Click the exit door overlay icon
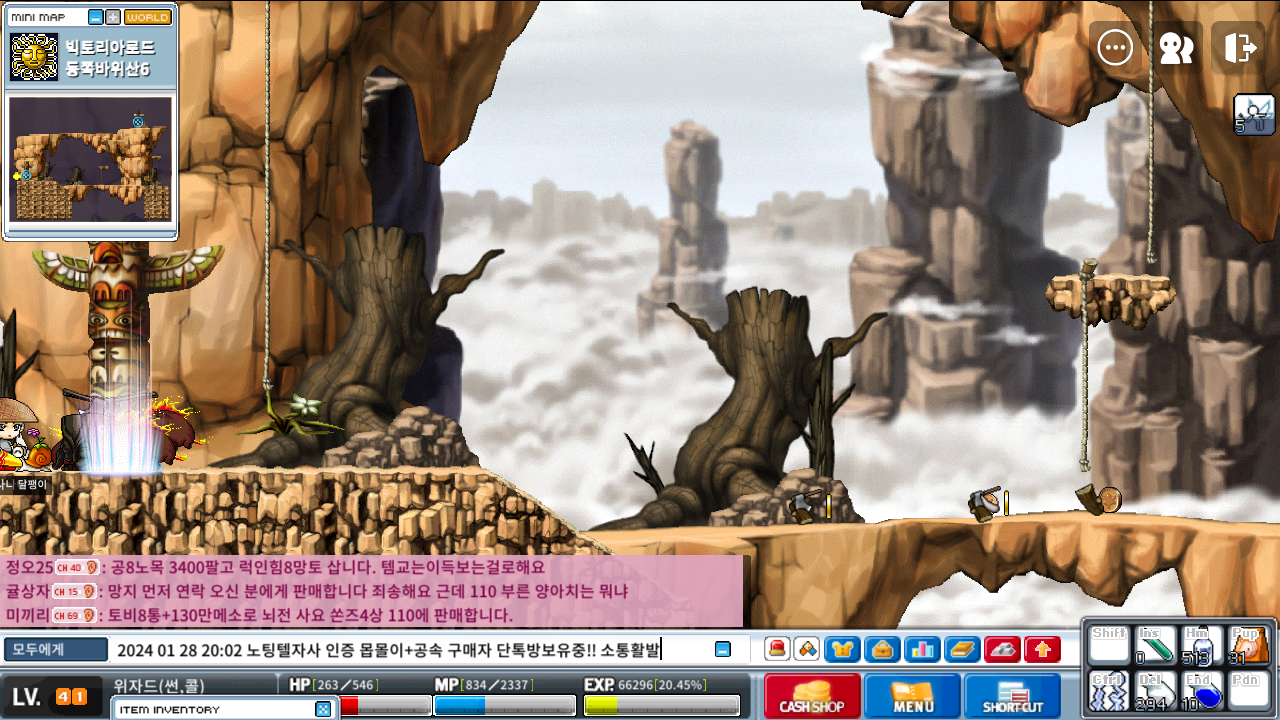The height and width of the screenshot is (720, 1280). click(x=1239, y=48)
